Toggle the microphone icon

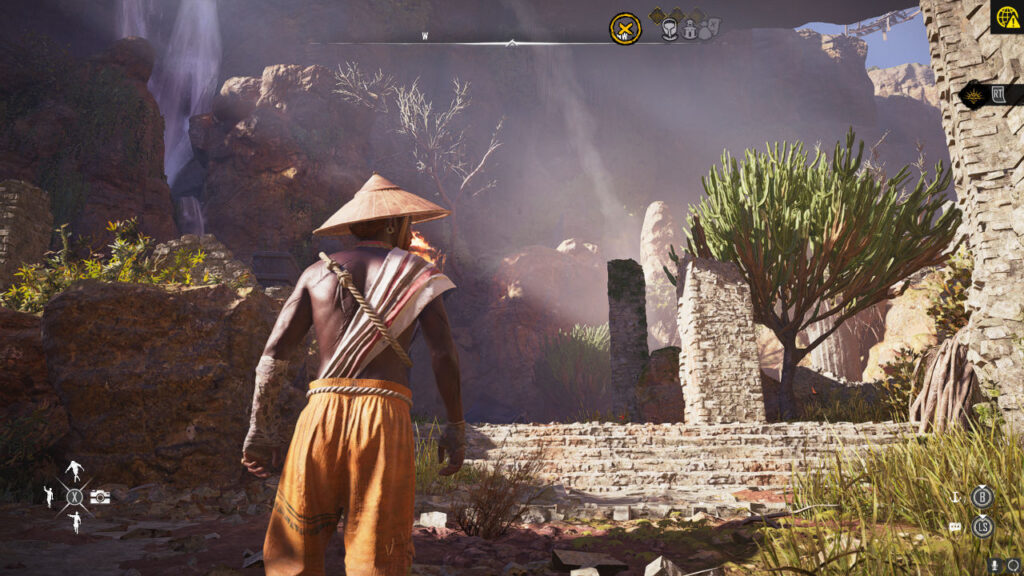pos(995,565)
